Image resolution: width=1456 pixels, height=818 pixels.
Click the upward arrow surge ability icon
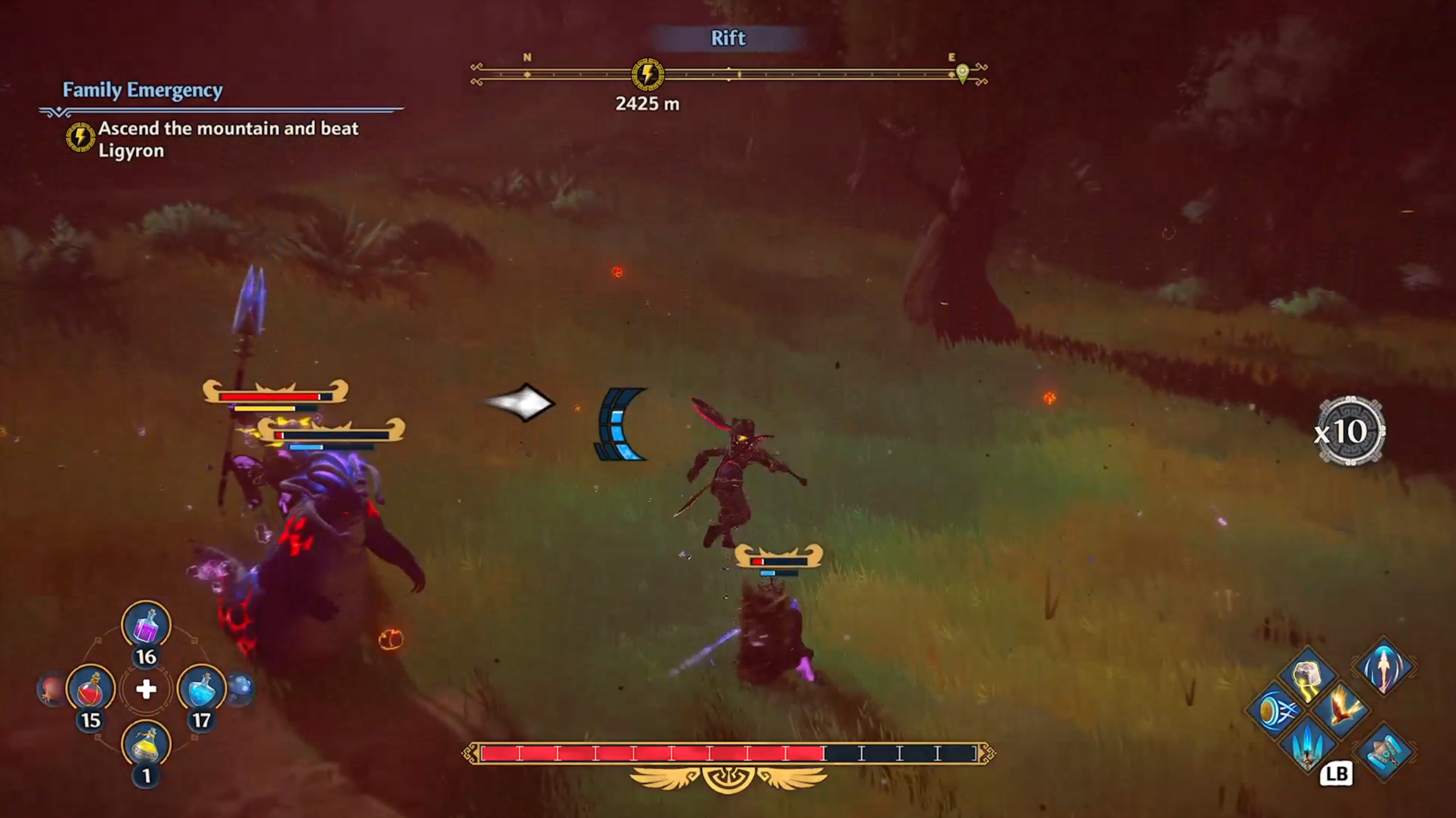pos(1384,670)
